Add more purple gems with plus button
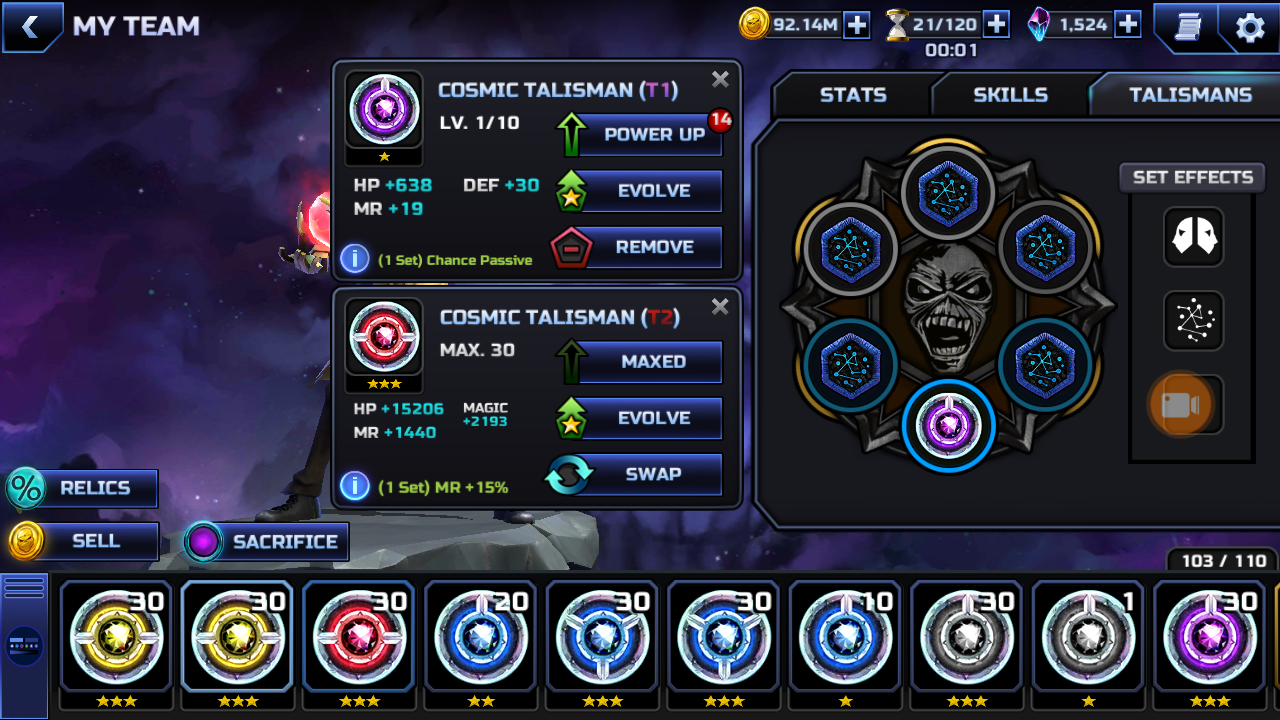 coord(1128,25)
